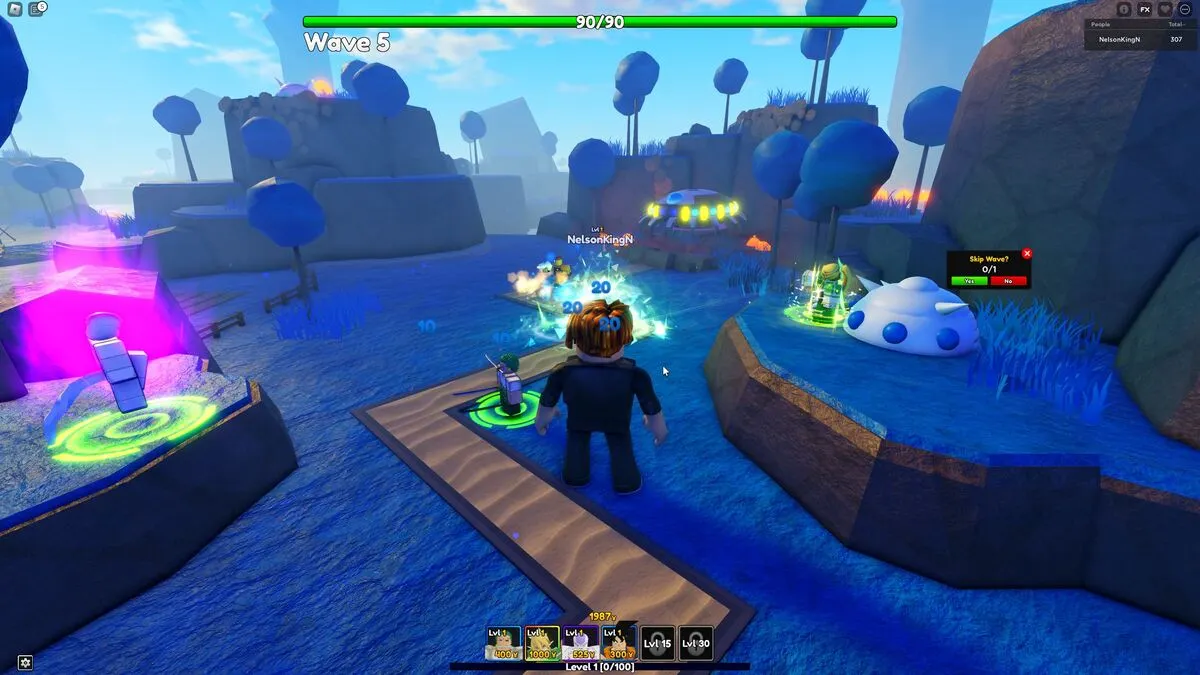Click the circular minus icon button
The width and height of the screenshot is (1200, 675).
(1185, 9)
